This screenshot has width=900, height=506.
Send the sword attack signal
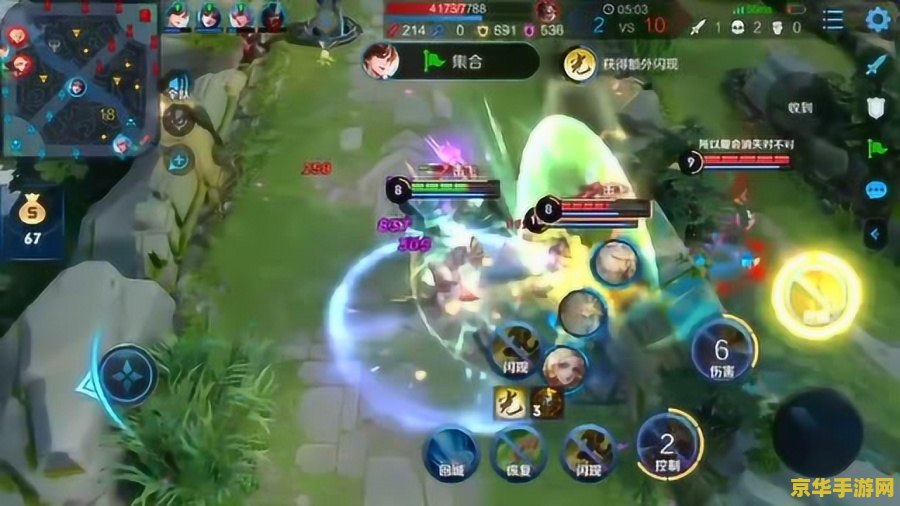tap(876, 64)
